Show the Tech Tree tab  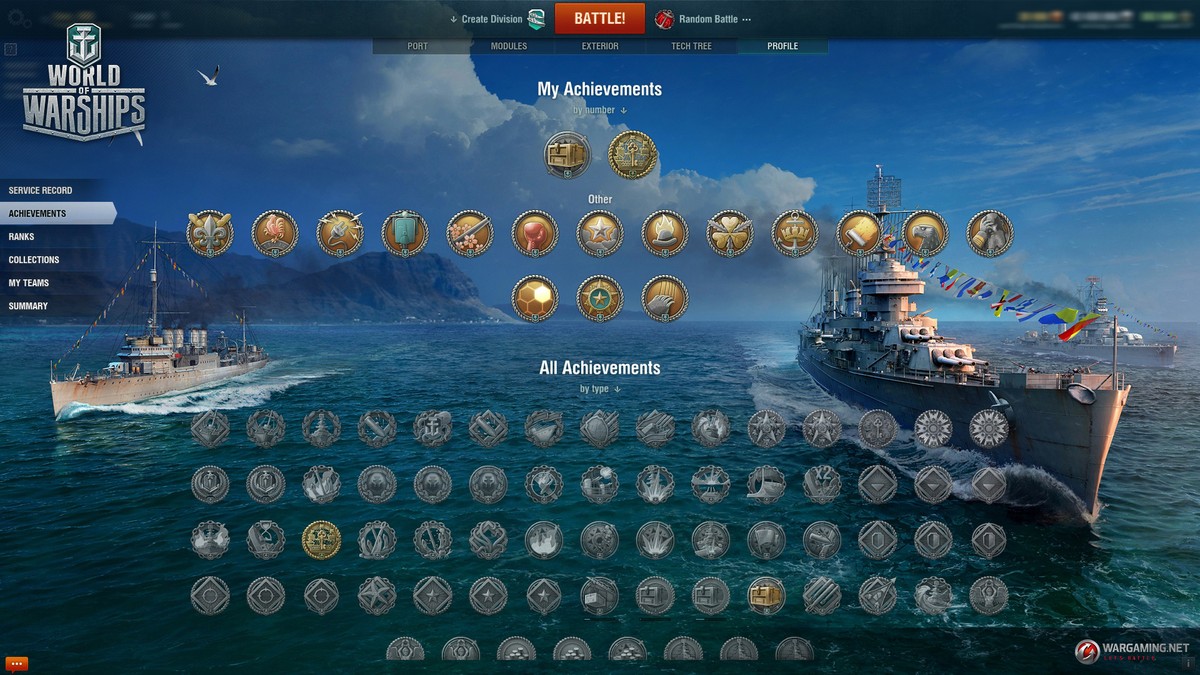coord(691,46)
